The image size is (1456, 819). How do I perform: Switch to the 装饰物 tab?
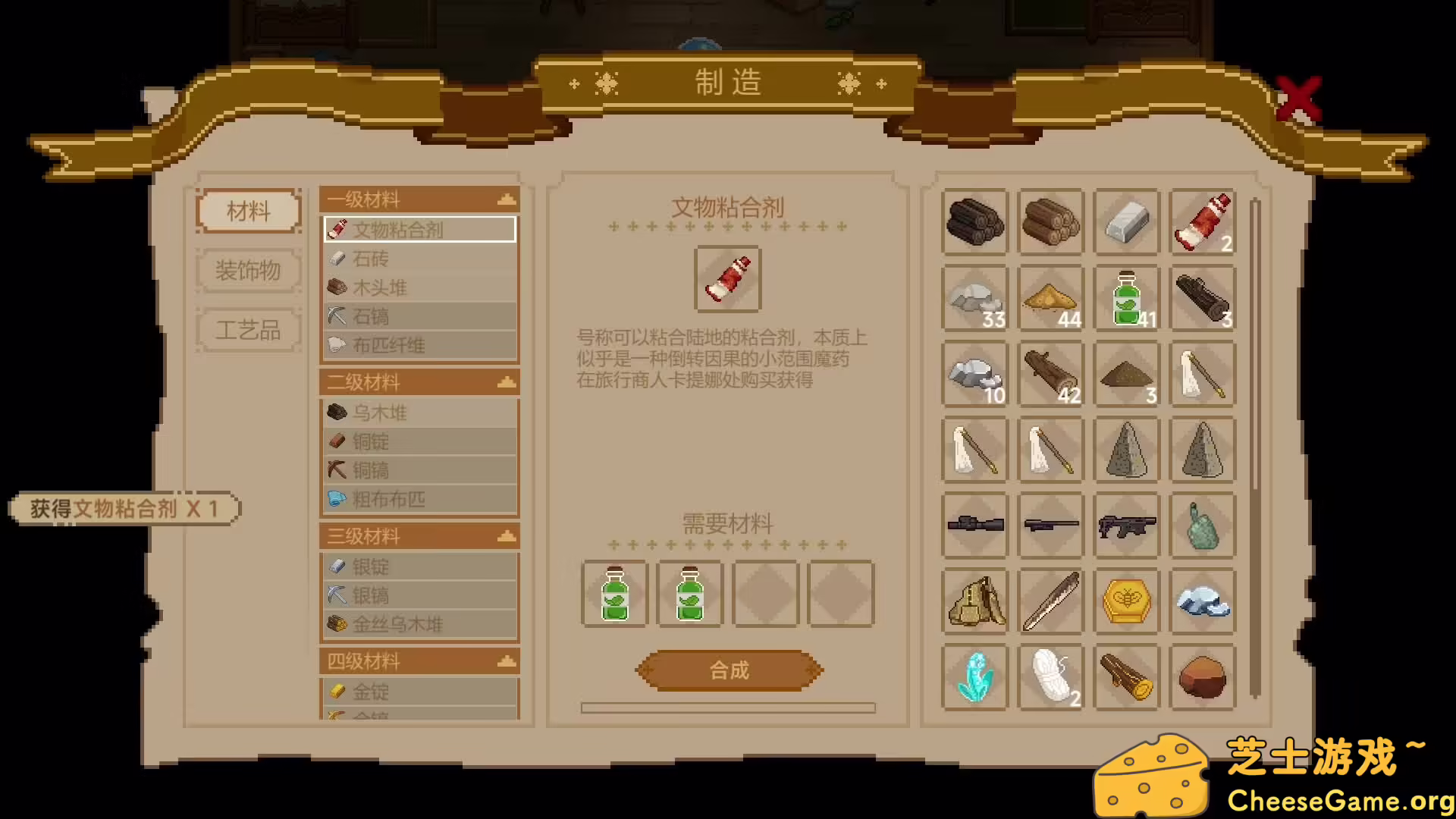click(x=248, y=271)
